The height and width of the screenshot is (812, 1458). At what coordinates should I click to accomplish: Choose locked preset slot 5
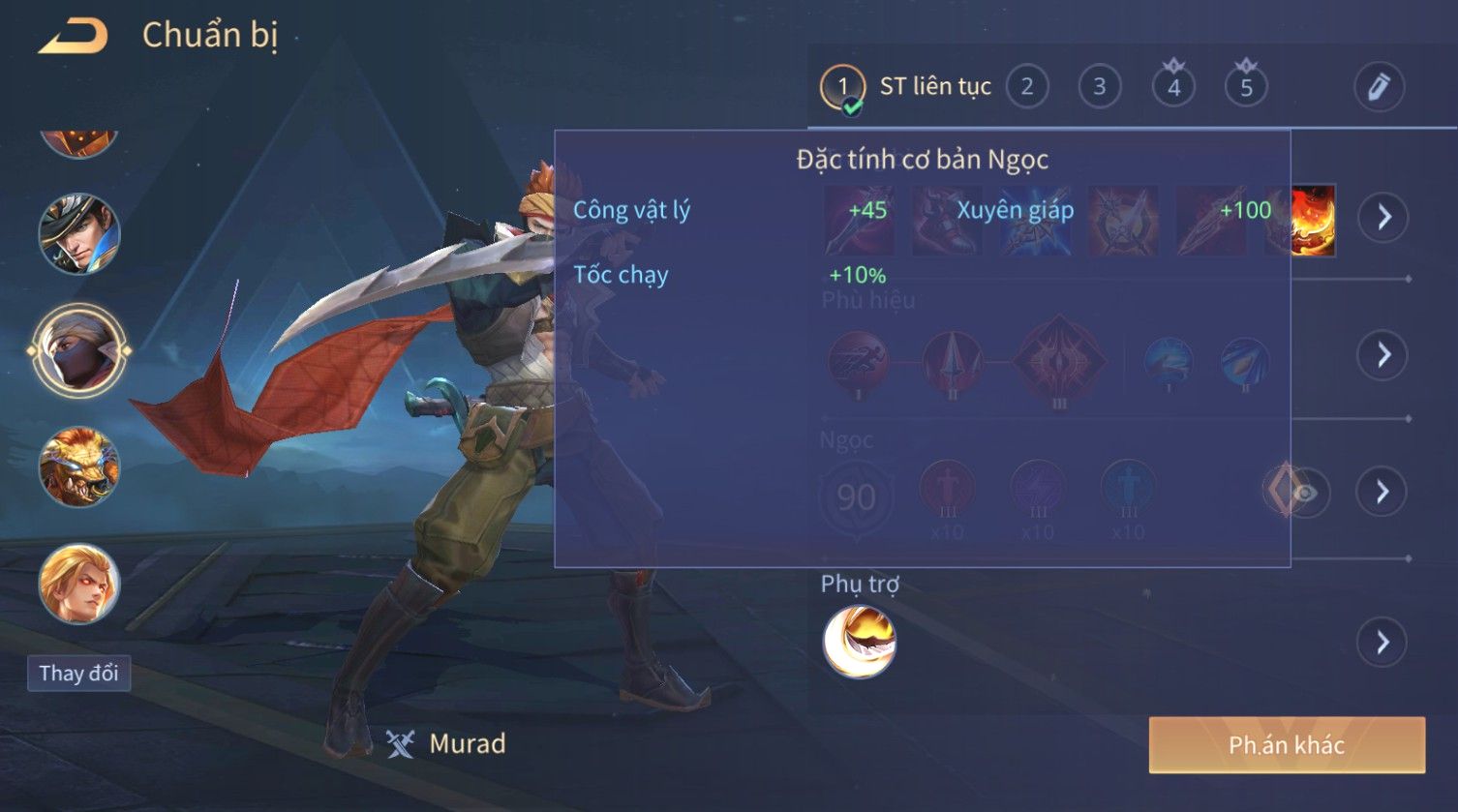[1246, 87]
